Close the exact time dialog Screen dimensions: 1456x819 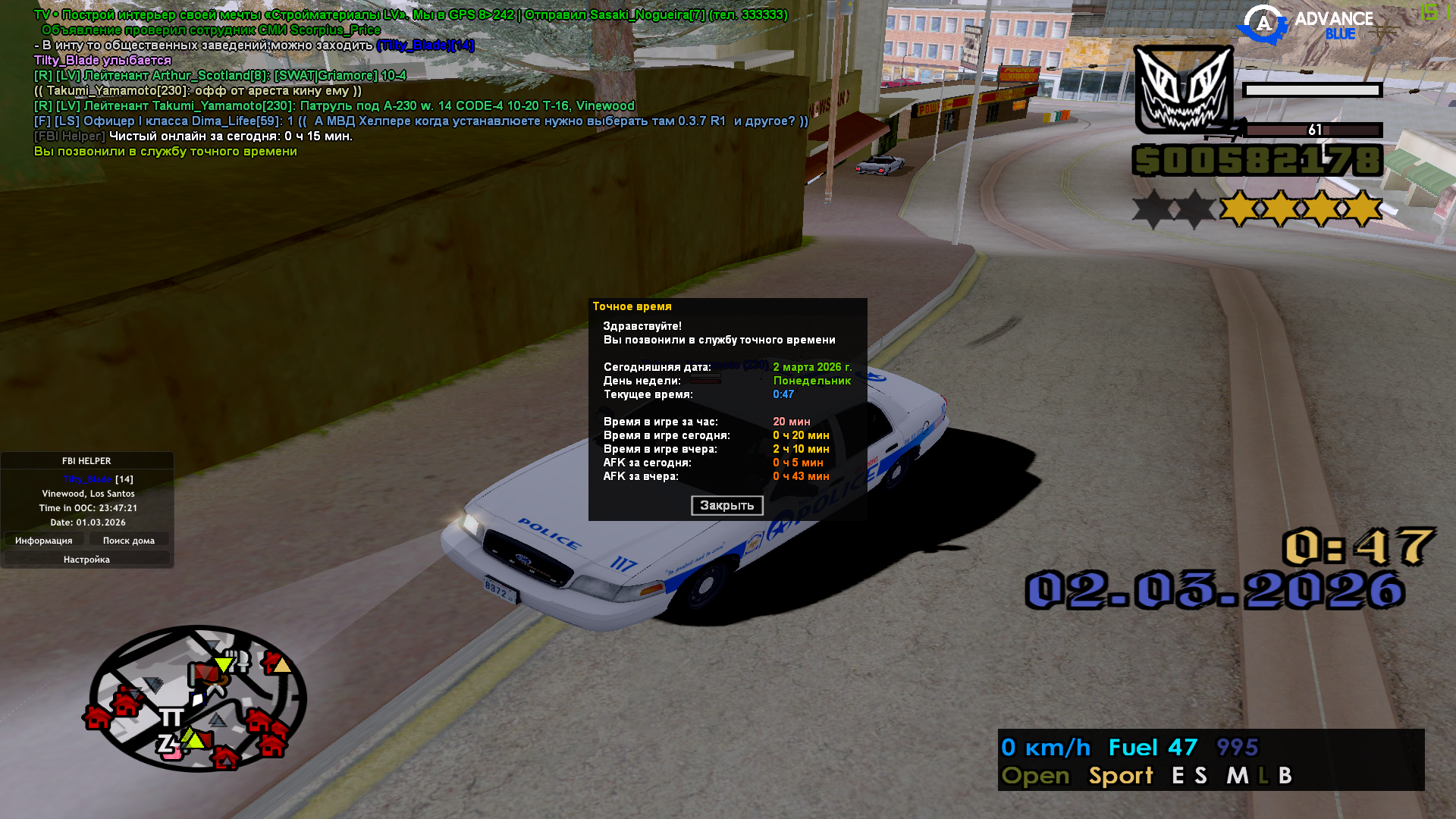pos(726,506)
